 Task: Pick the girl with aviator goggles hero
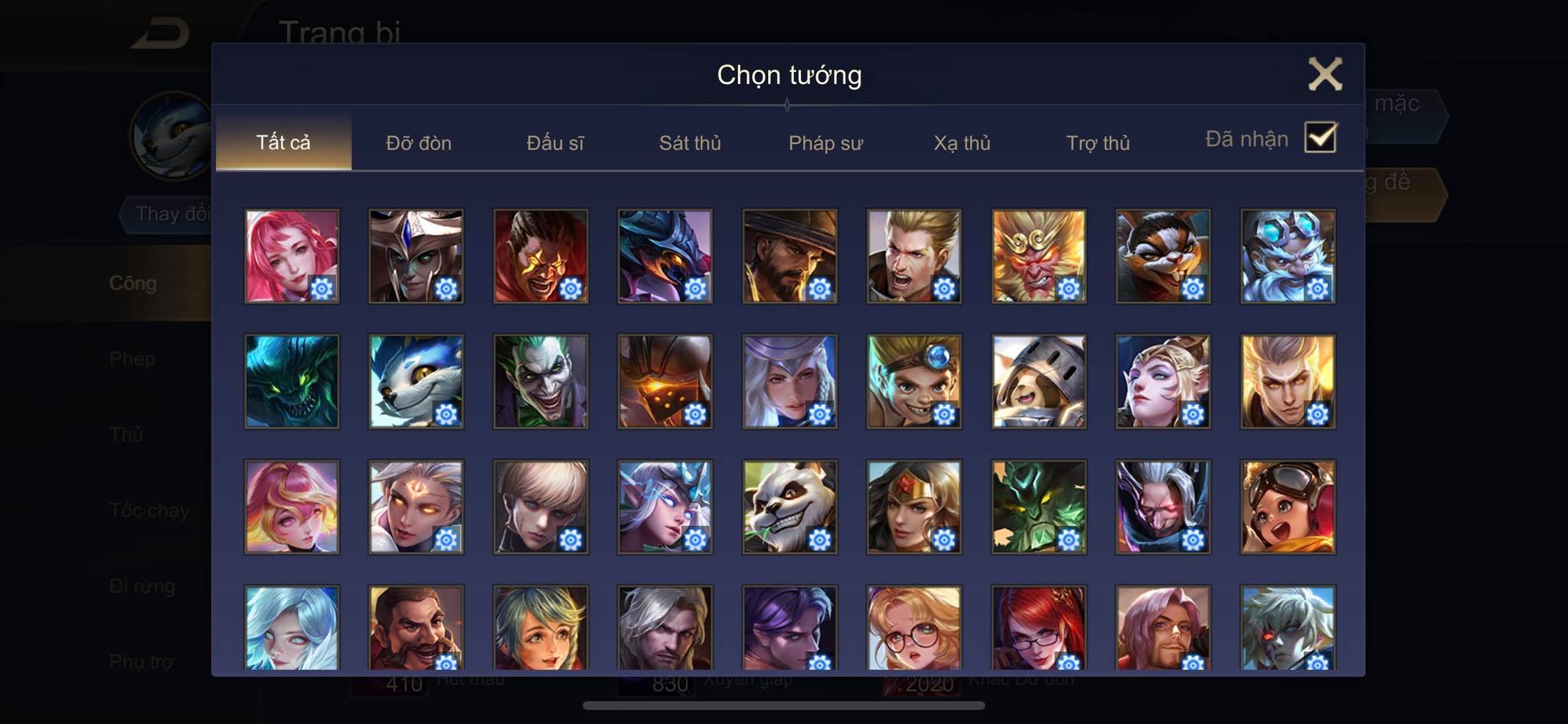click(x=1288, y=507)
